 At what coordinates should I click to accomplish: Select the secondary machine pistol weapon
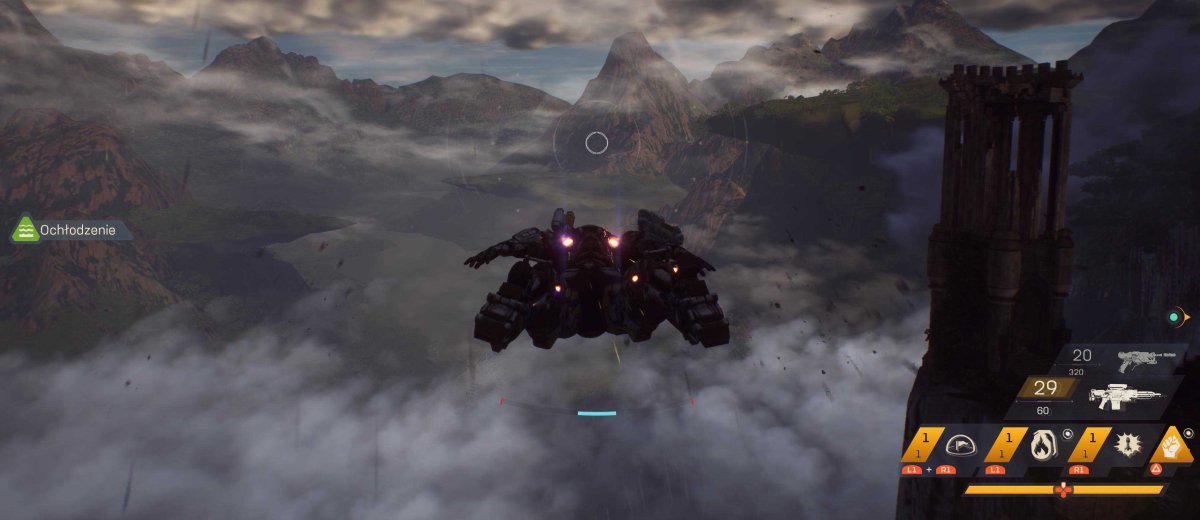click(1145, 360)
